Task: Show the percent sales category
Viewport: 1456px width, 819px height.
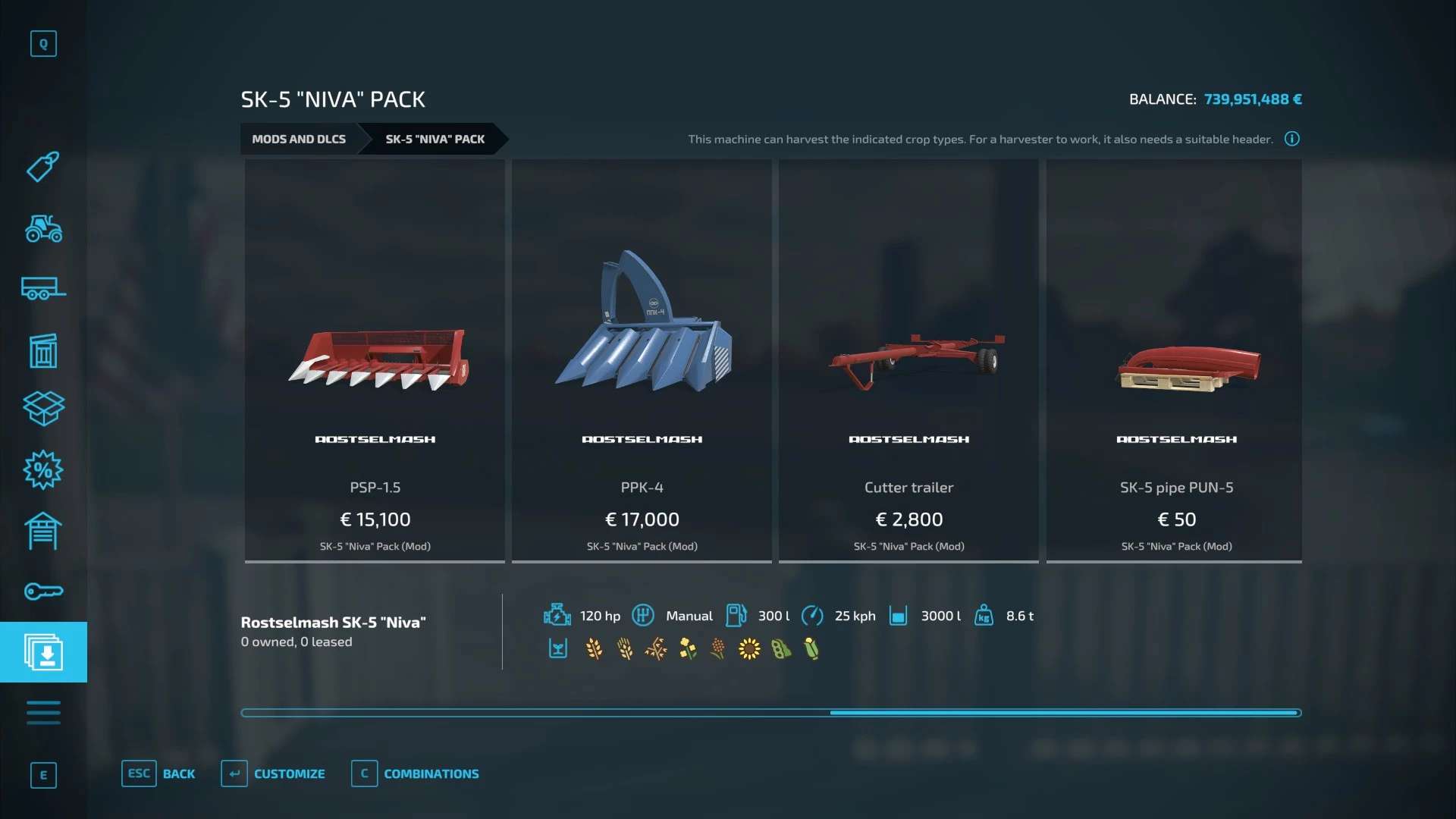Action: pyautogui.click(x=43, y=470)
